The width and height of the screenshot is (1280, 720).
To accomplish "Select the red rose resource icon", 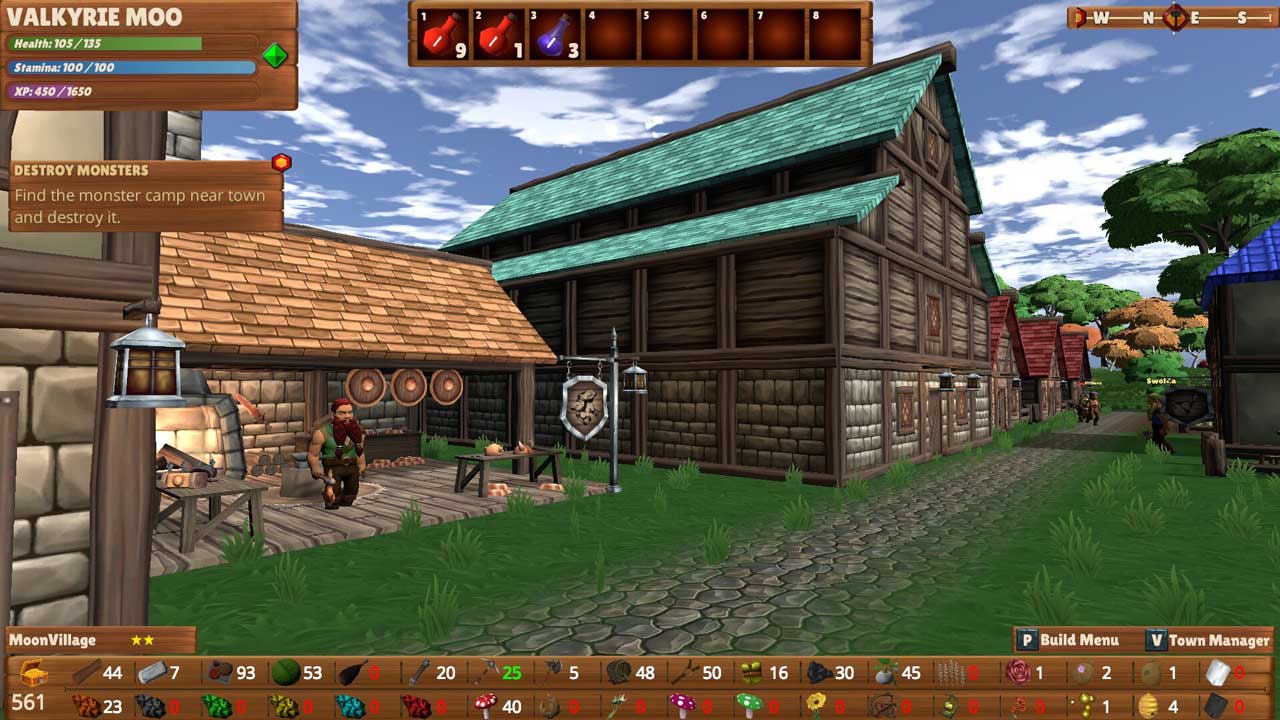I will tap(1018, 672).
